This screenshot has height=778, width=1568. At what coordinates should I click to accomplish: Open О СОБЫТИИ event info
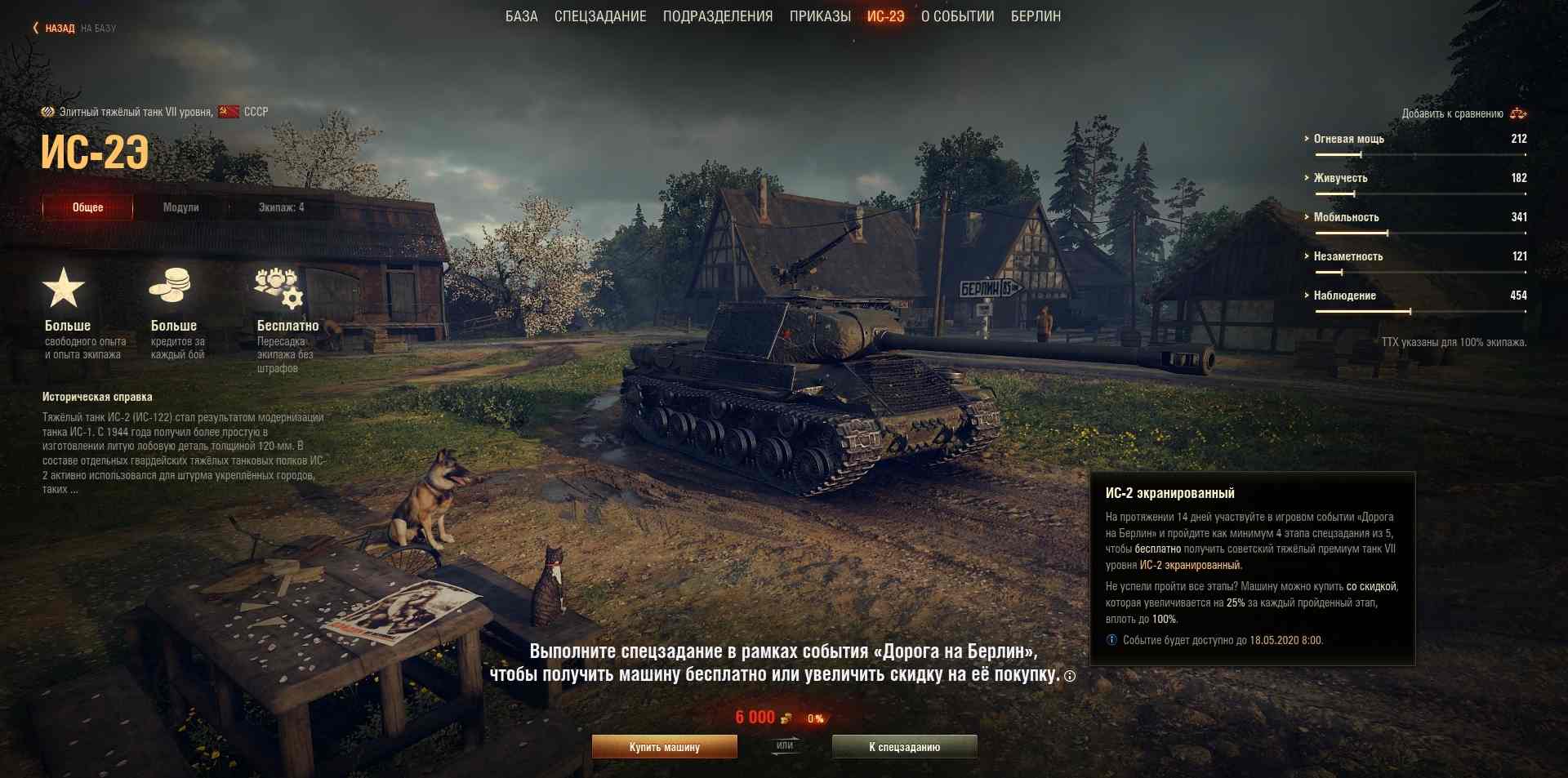tap(958, 16)
